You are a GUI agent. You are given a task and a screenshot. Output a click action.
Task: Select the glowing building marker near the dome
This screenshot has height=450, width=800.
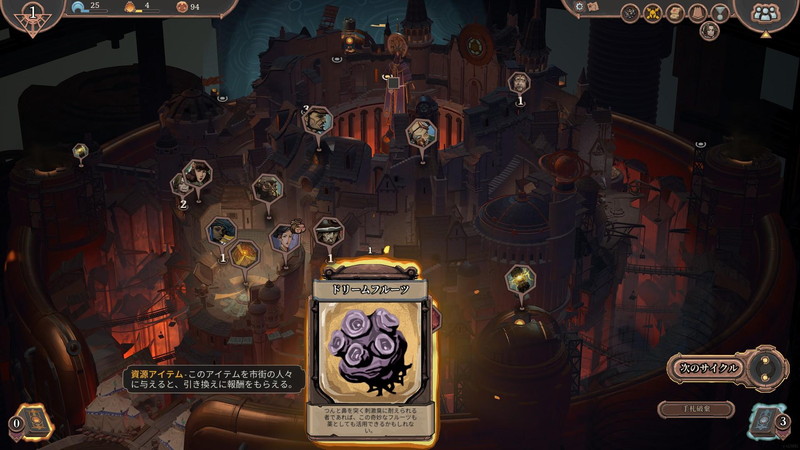click(x=520, y=278)
